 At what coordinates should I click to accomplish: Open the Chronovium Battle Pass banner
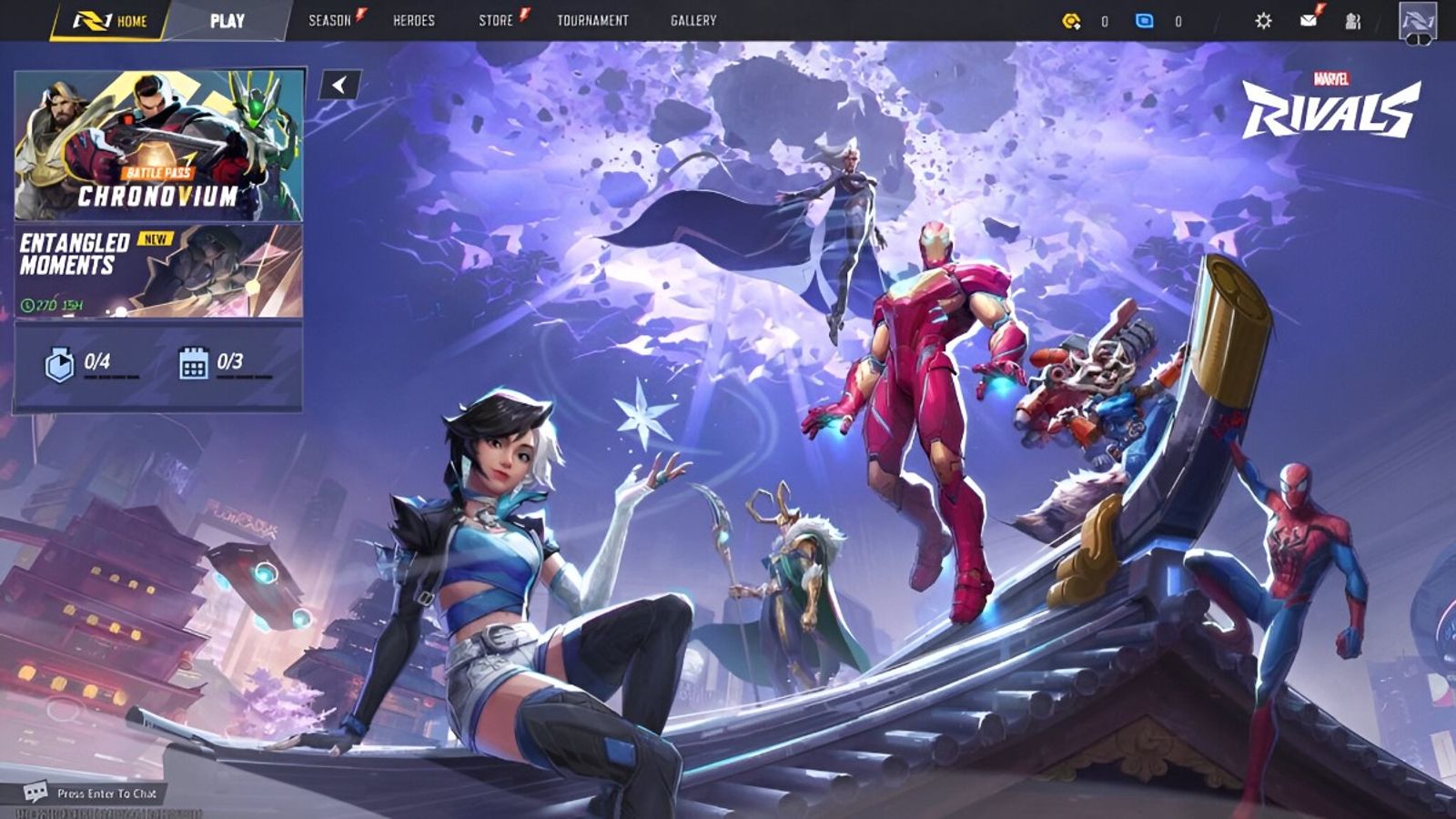click(x=159, y=146)
